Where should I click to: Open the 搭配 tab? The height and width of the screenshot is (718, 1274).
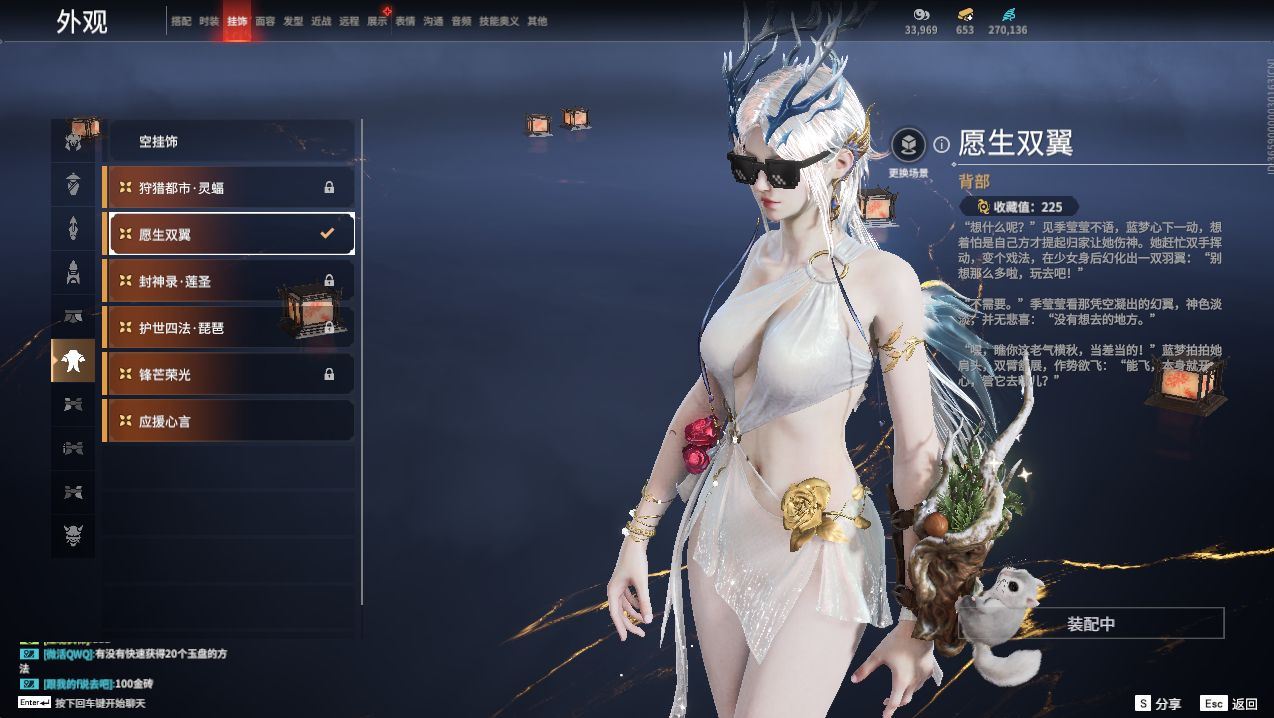(181, 21)
